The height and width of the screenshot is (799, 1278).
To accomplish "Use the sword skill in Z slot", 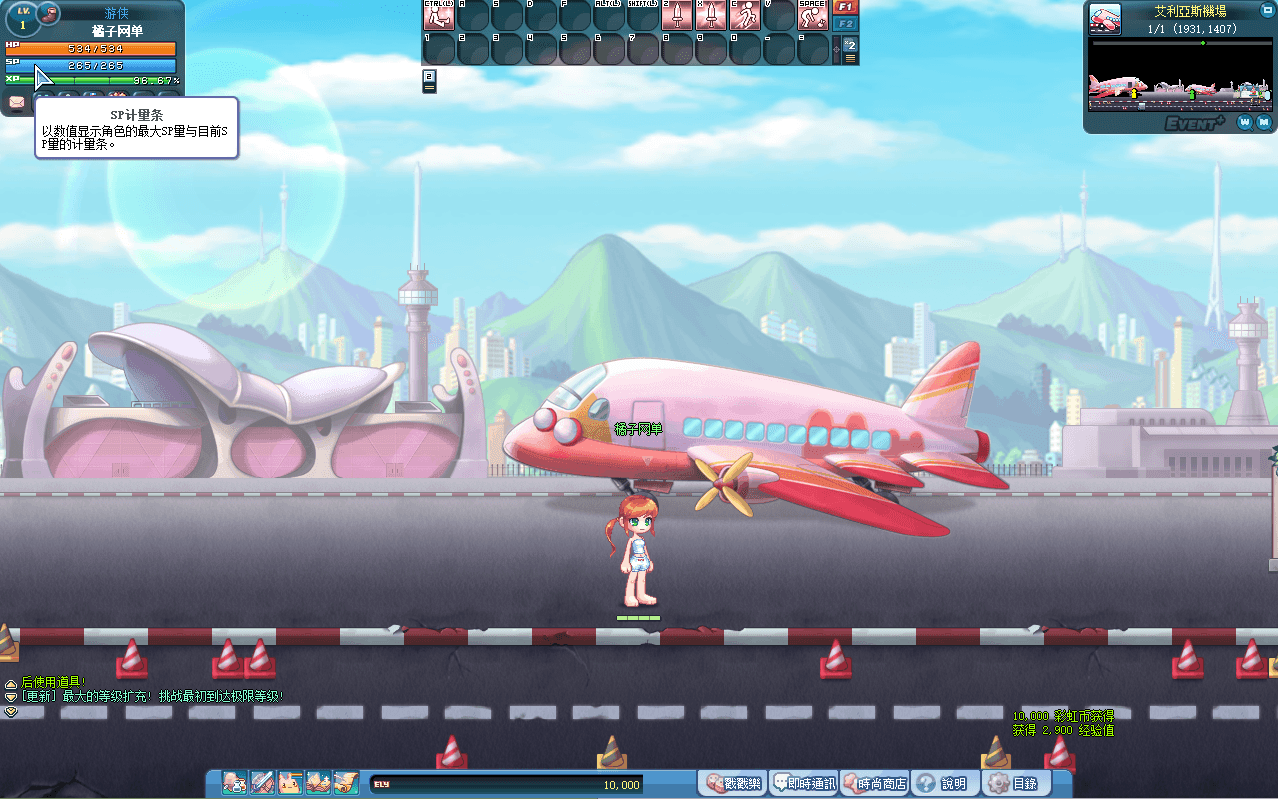I will pos(677,15).
